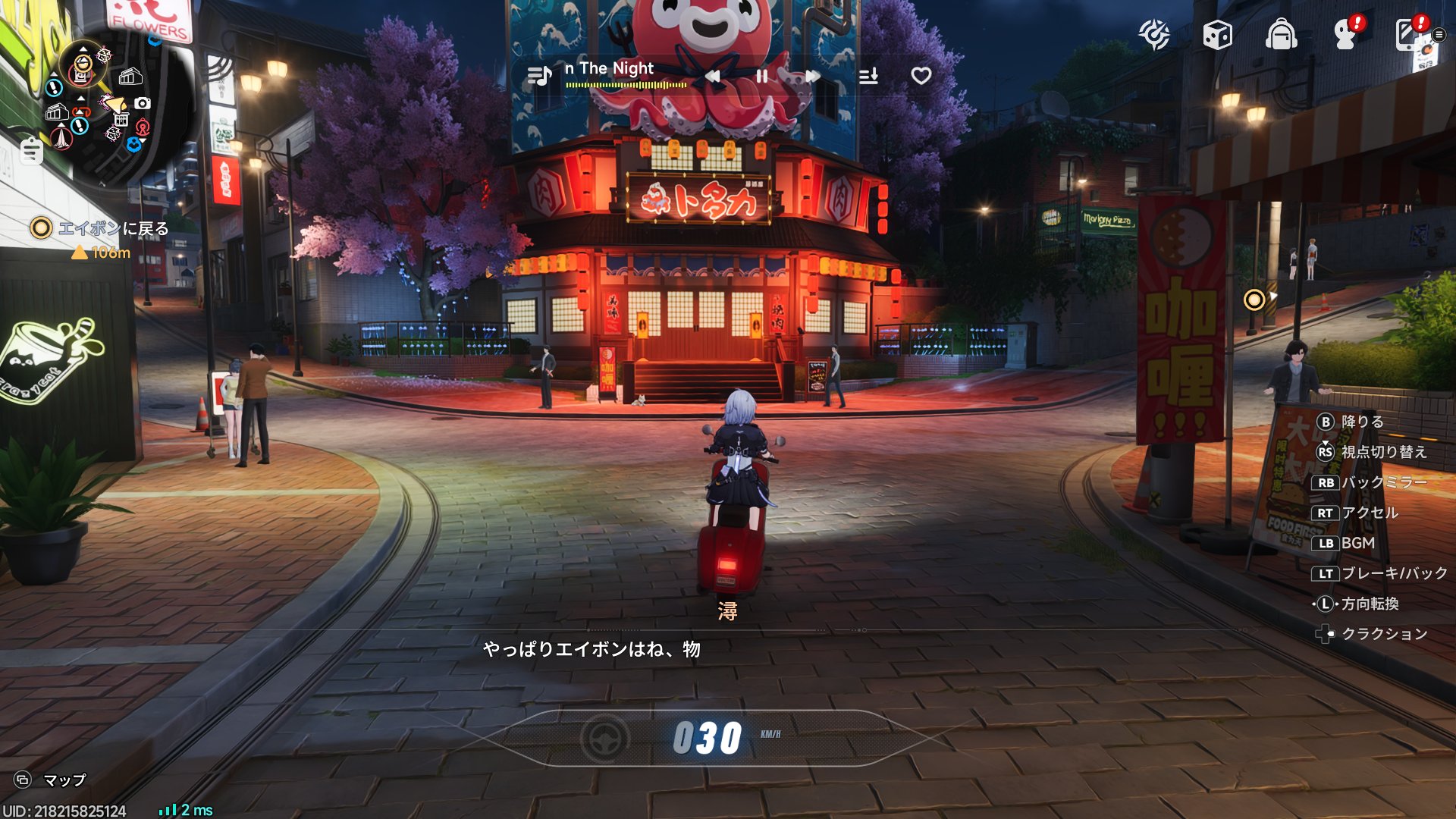1456x819 pixels.
Task: Open the phone tablet menu
Action: (x=1409, y=34)
